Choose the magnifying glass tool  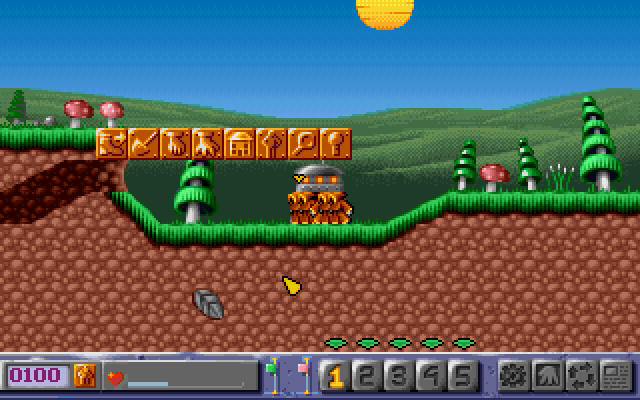point(303,143)
